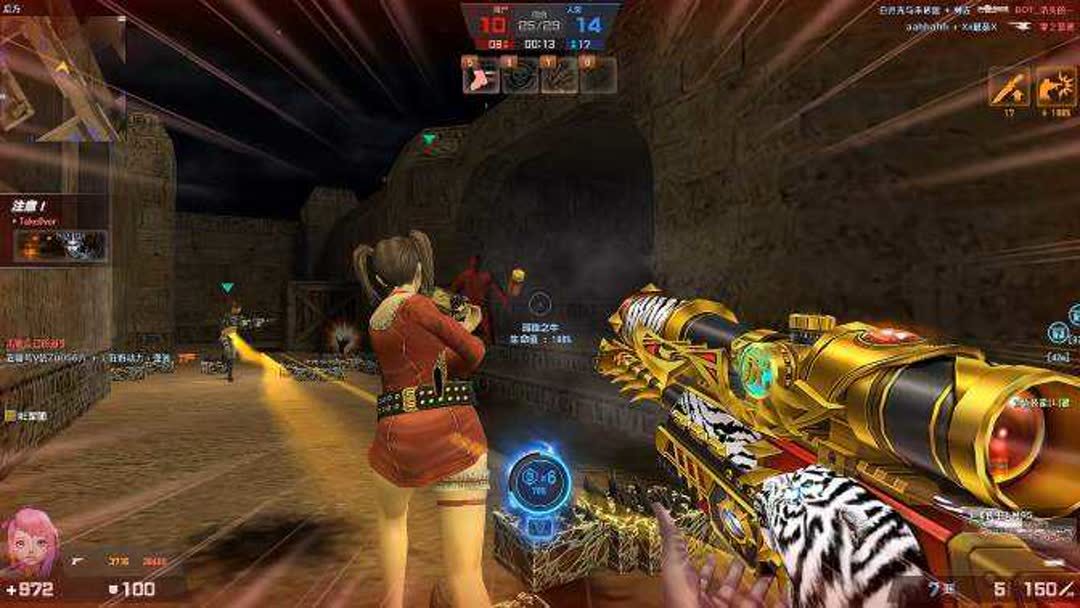1080x608 pixels.
Task: Activate the golden knife buff icon
Action: [x=1009, y=87]
